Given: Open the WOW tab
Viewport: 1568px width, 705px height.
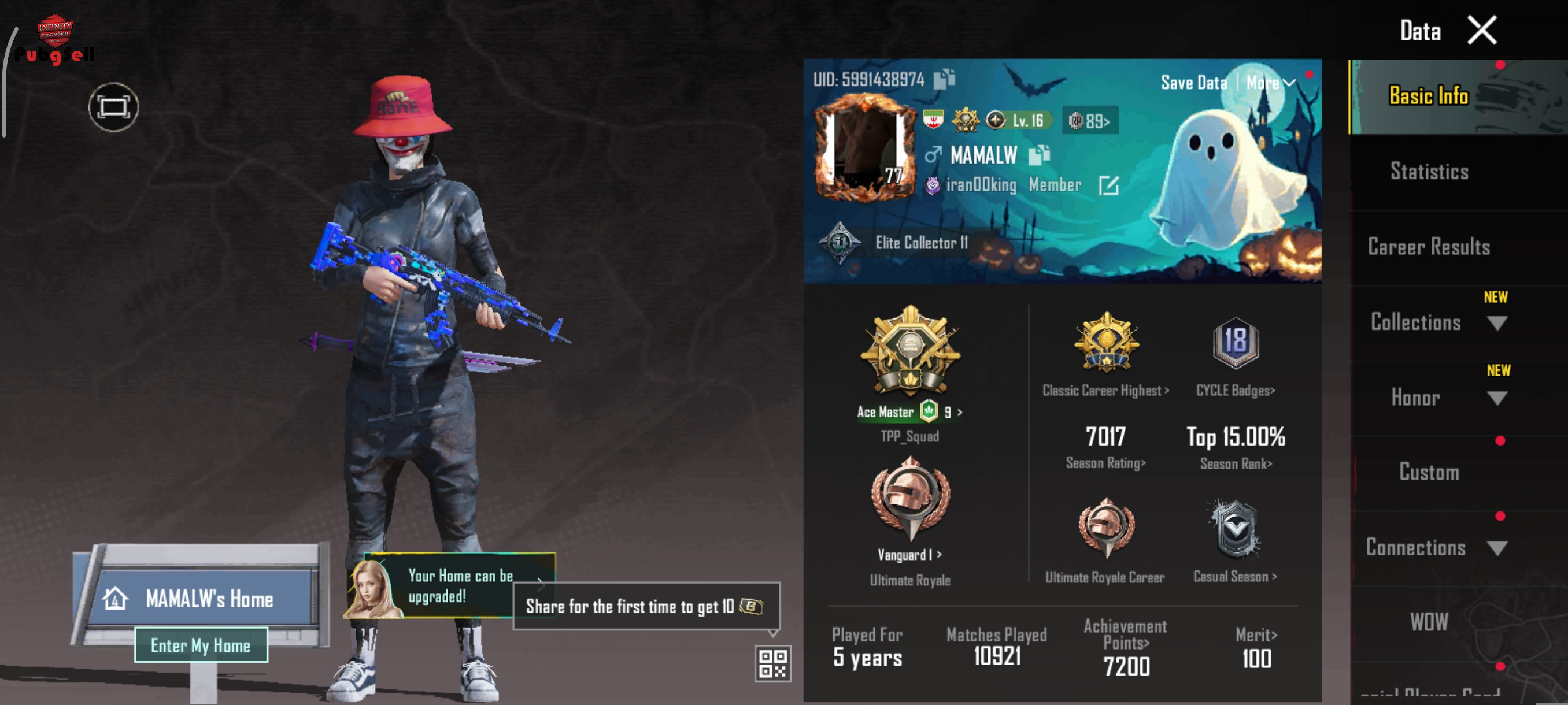Looking at the screenshot, I should click(1429, 622).
